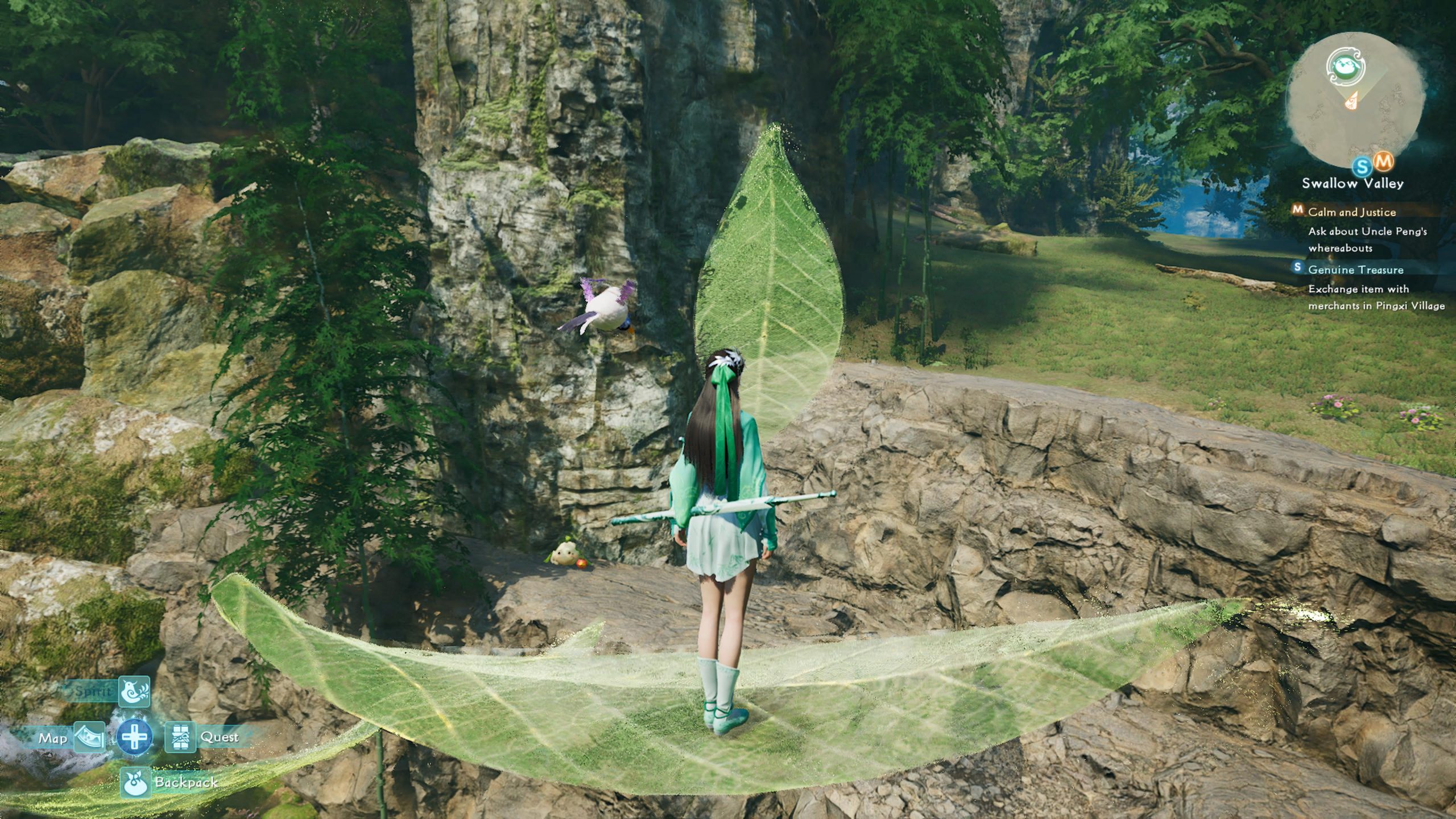Screen dimensions: 1456x819
Task: Click the orange M quest marker
Action: pyautogui.click(x=1383, y=162)
